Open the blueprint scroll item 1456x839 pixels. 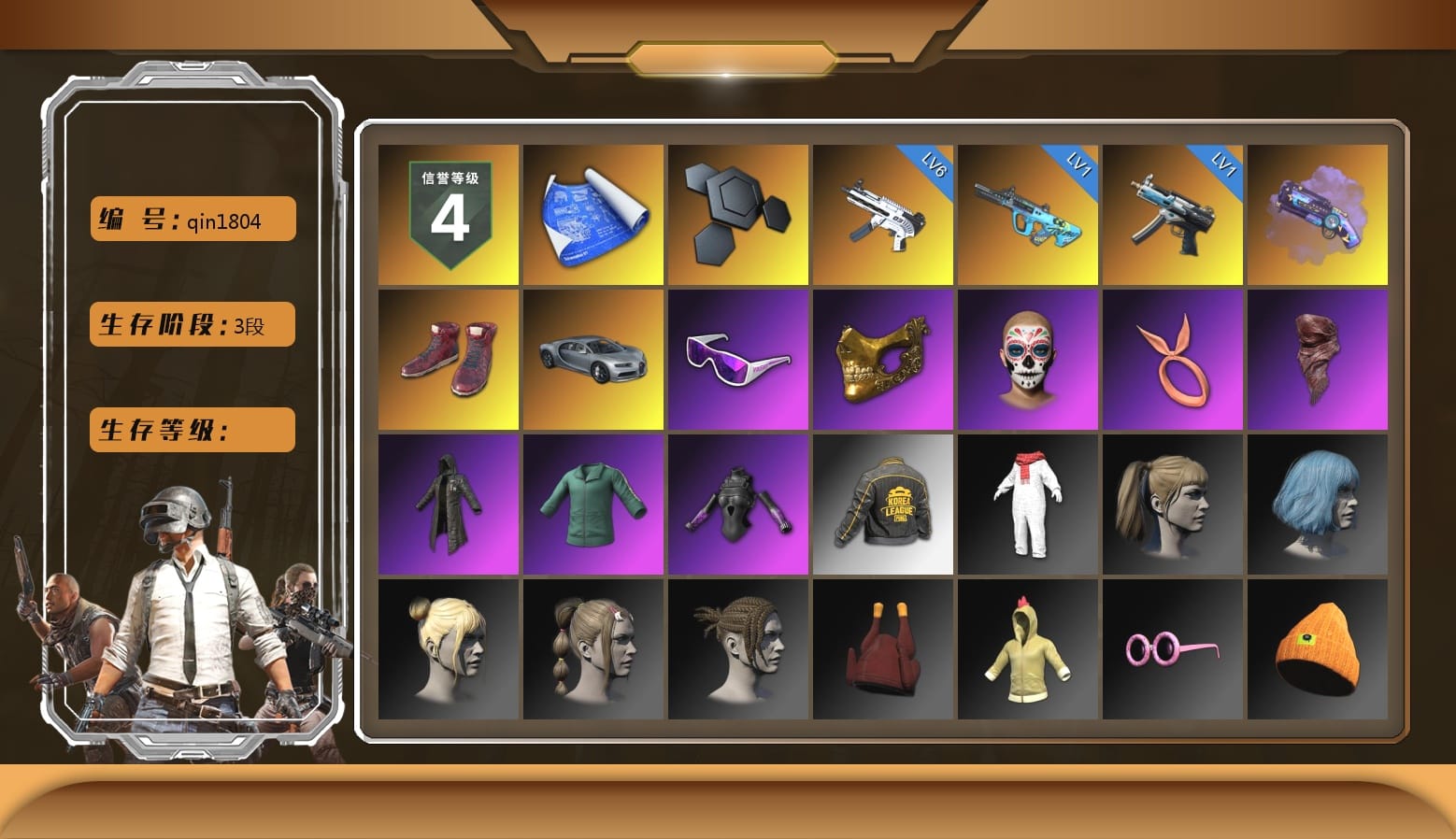[x=592, y=215]
